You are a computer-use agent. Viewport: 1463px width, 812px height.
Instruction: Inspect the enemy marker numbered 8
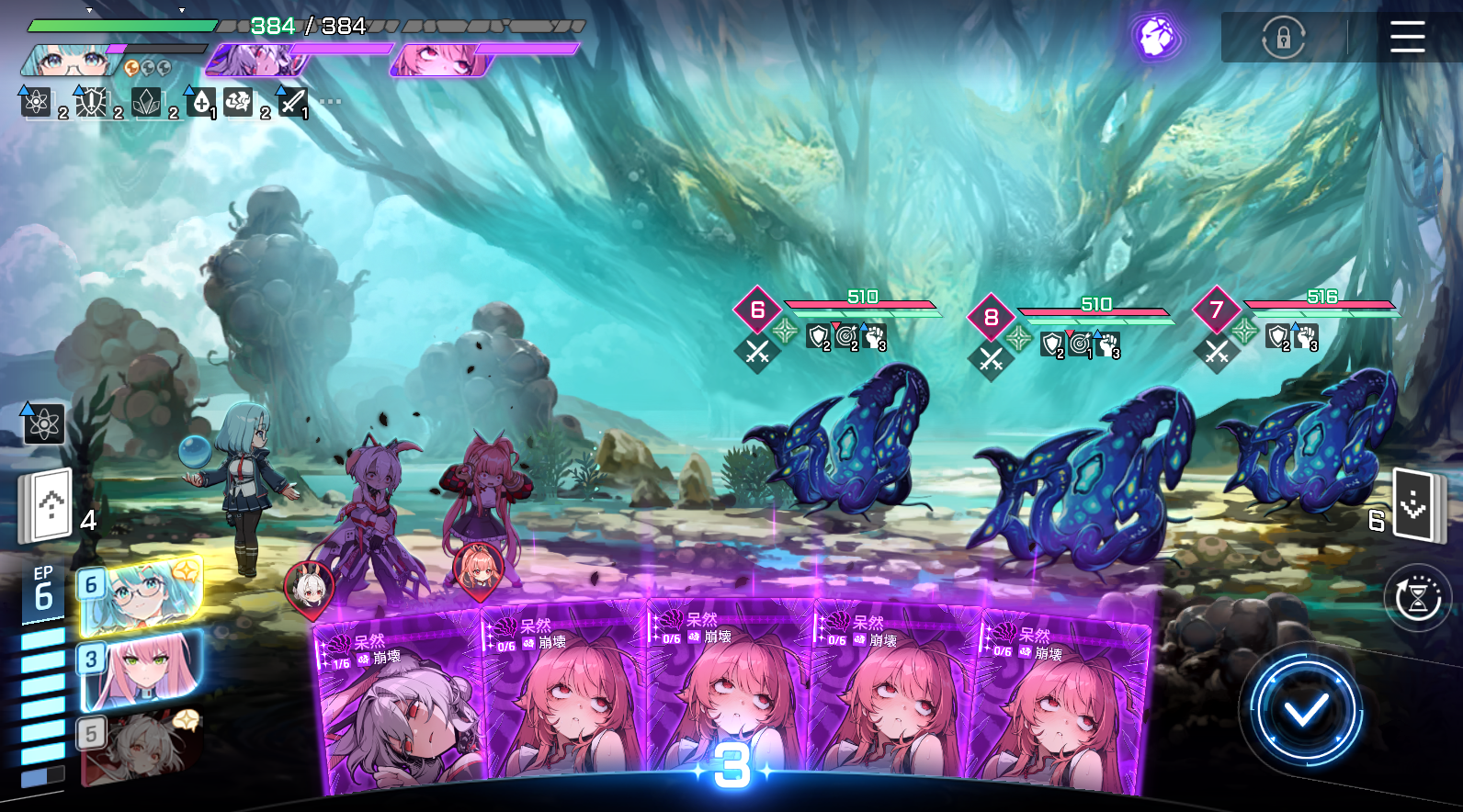(x=991, y=317)
